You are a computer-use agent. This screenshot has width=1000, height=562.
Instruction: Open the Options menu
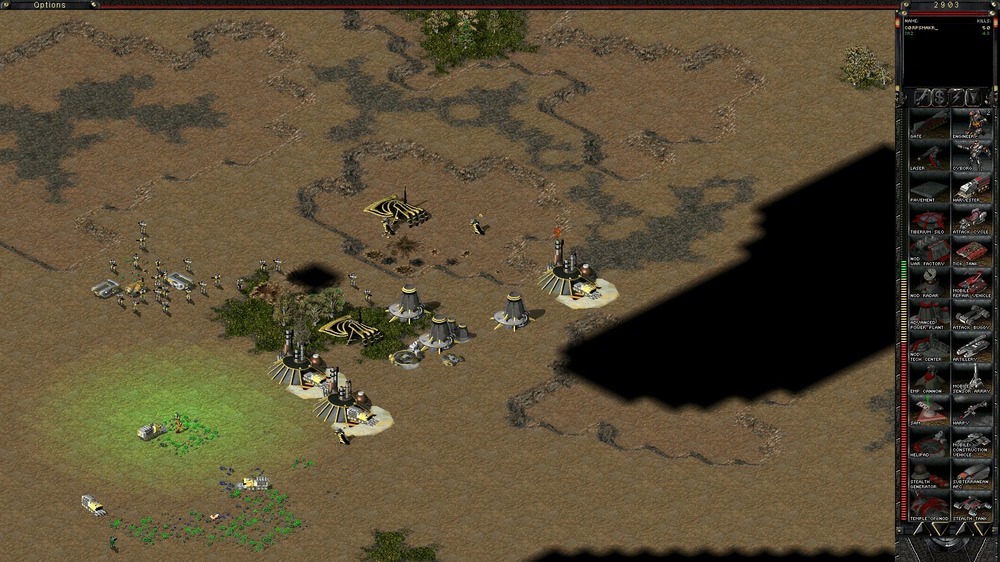coord(49,5)
